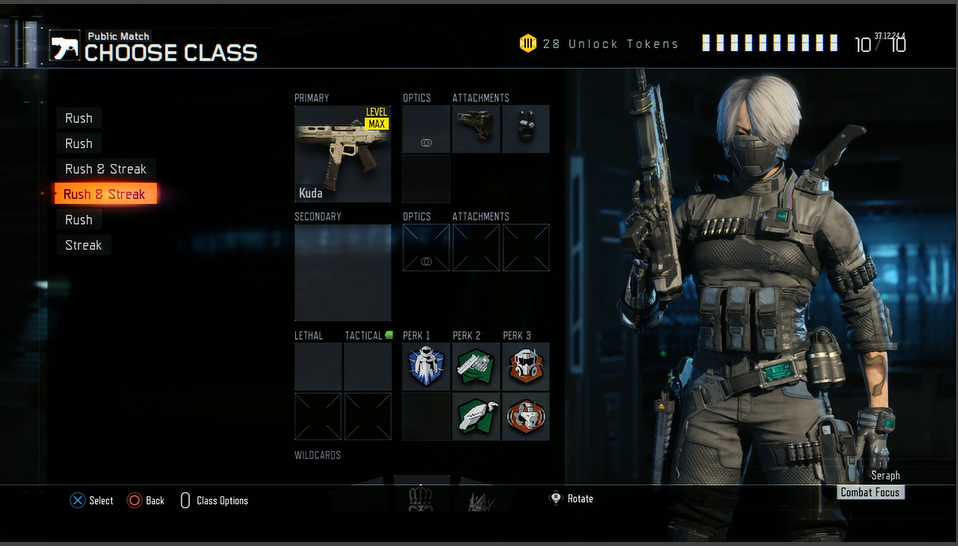The width and height of the screenshot is (958, 546).
Task: Click the stock attachment on the Kuda
Action: [x=475, y=130]
